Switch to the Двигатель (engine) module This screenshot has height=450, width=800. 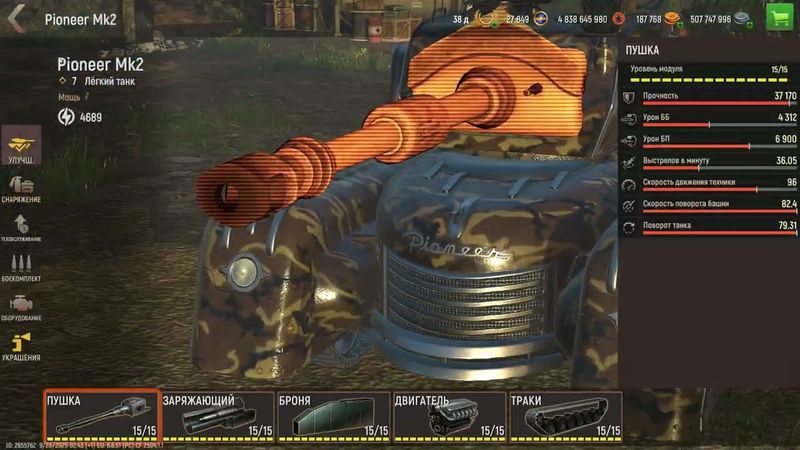coord(449,416)
